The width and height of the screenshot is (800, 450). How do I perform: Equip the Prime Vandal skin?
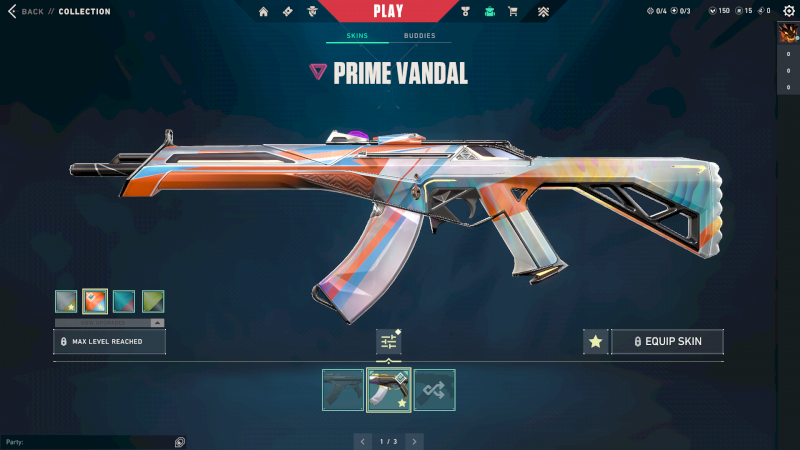[x=667, y=342]
